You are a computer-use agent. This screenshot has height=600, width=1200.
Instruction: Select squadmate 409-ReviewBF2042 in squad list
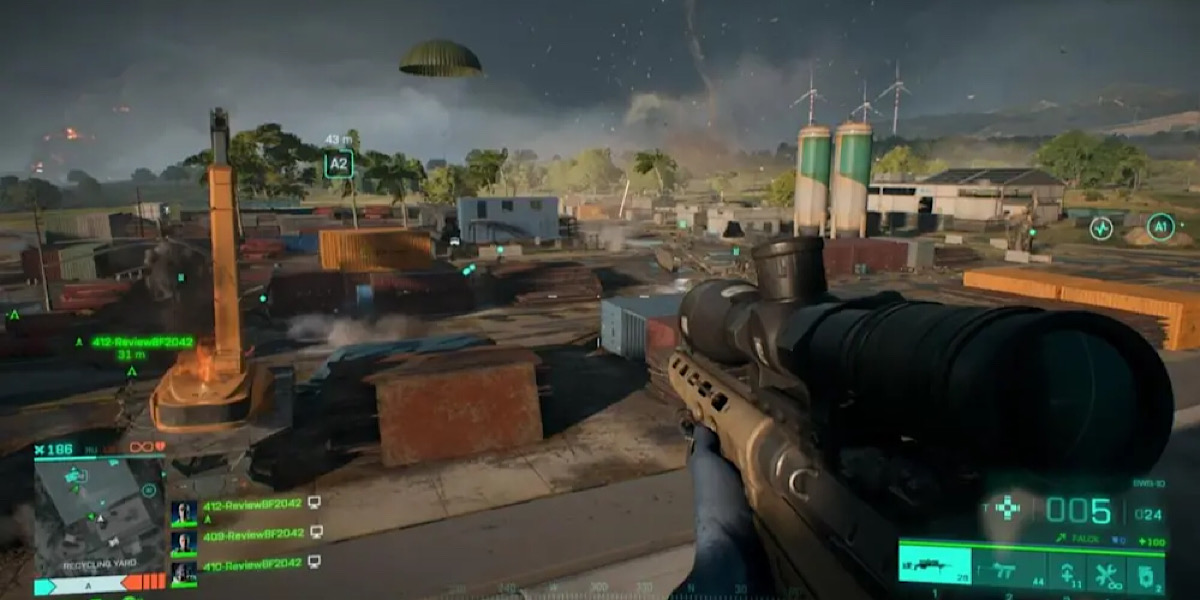coord(252,534)
